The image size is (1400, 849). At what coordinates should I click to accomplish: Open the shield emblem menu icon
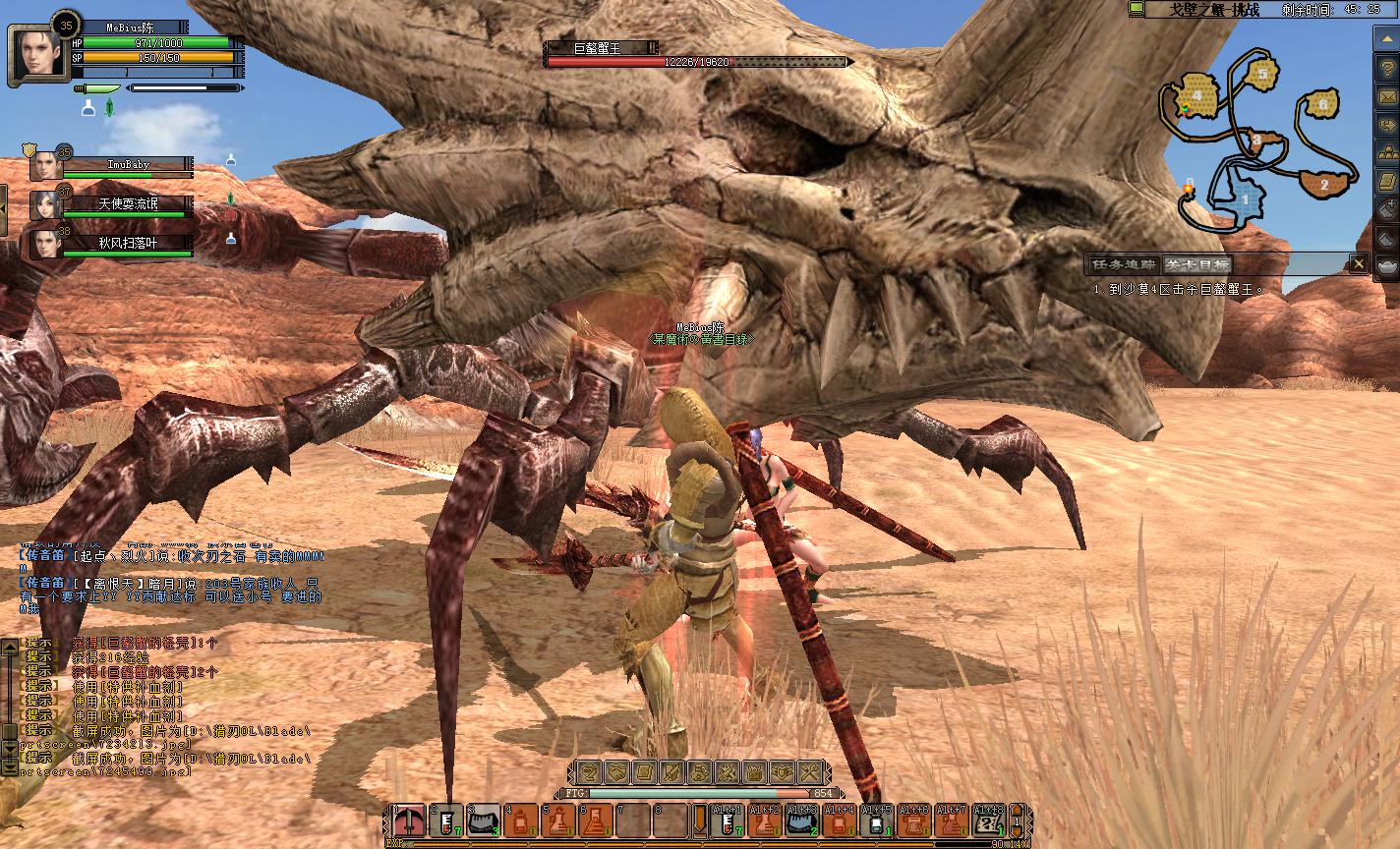click(781, 772)
